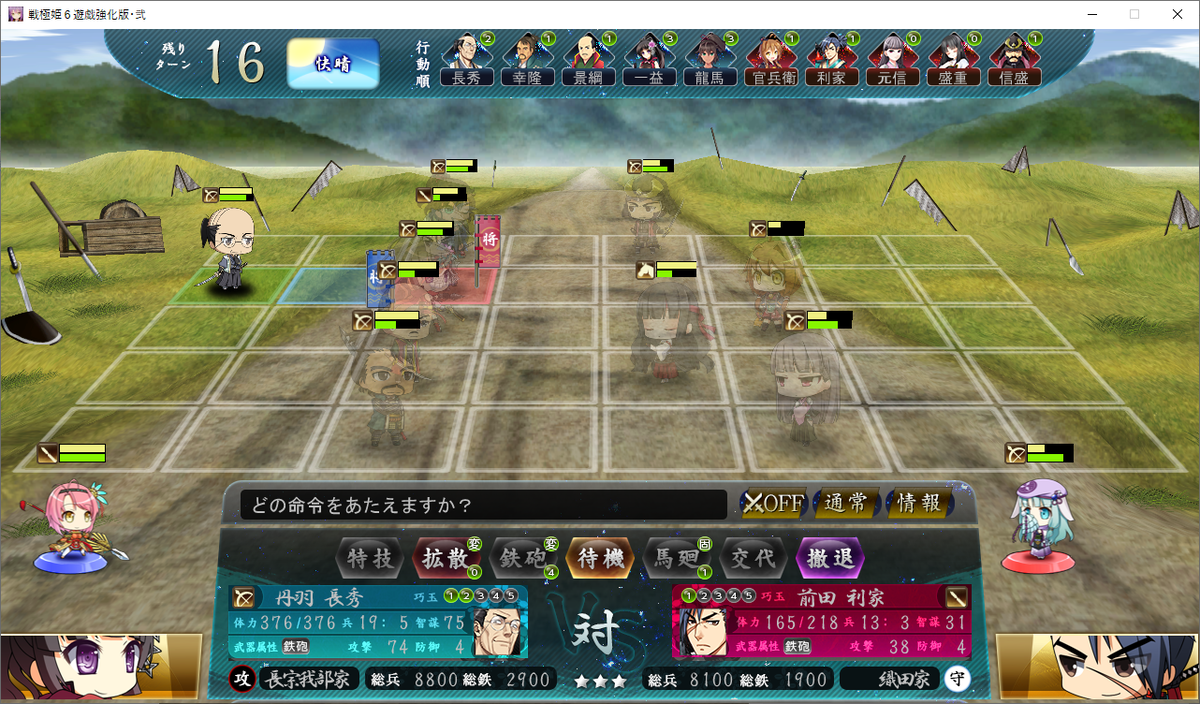Click 利家 portrait in the action order
1200x704 pixels.
pos(832,60)
